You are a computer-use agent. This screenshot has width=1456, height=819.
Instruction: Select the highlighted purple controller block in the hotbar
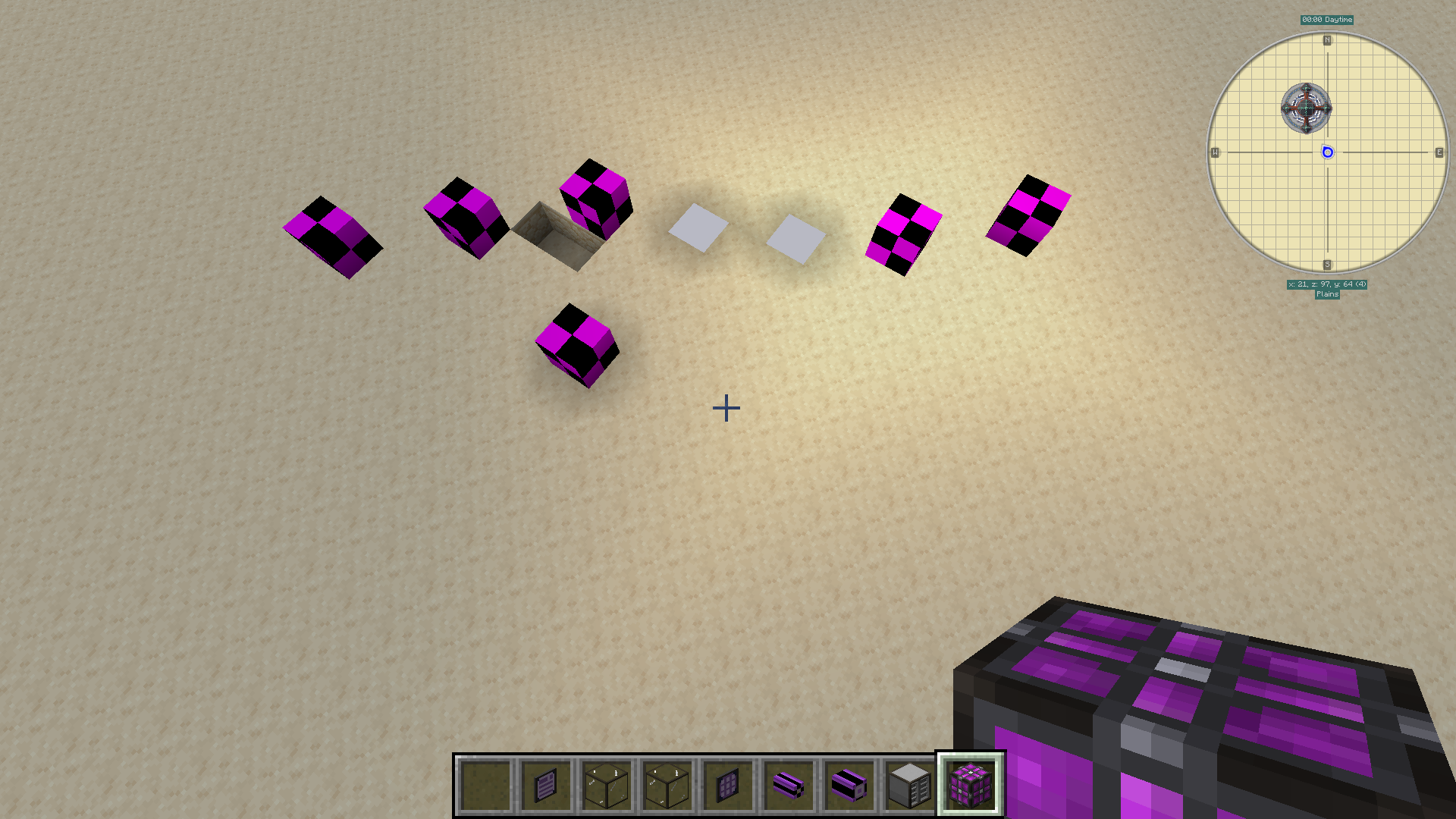coord(969,783)
